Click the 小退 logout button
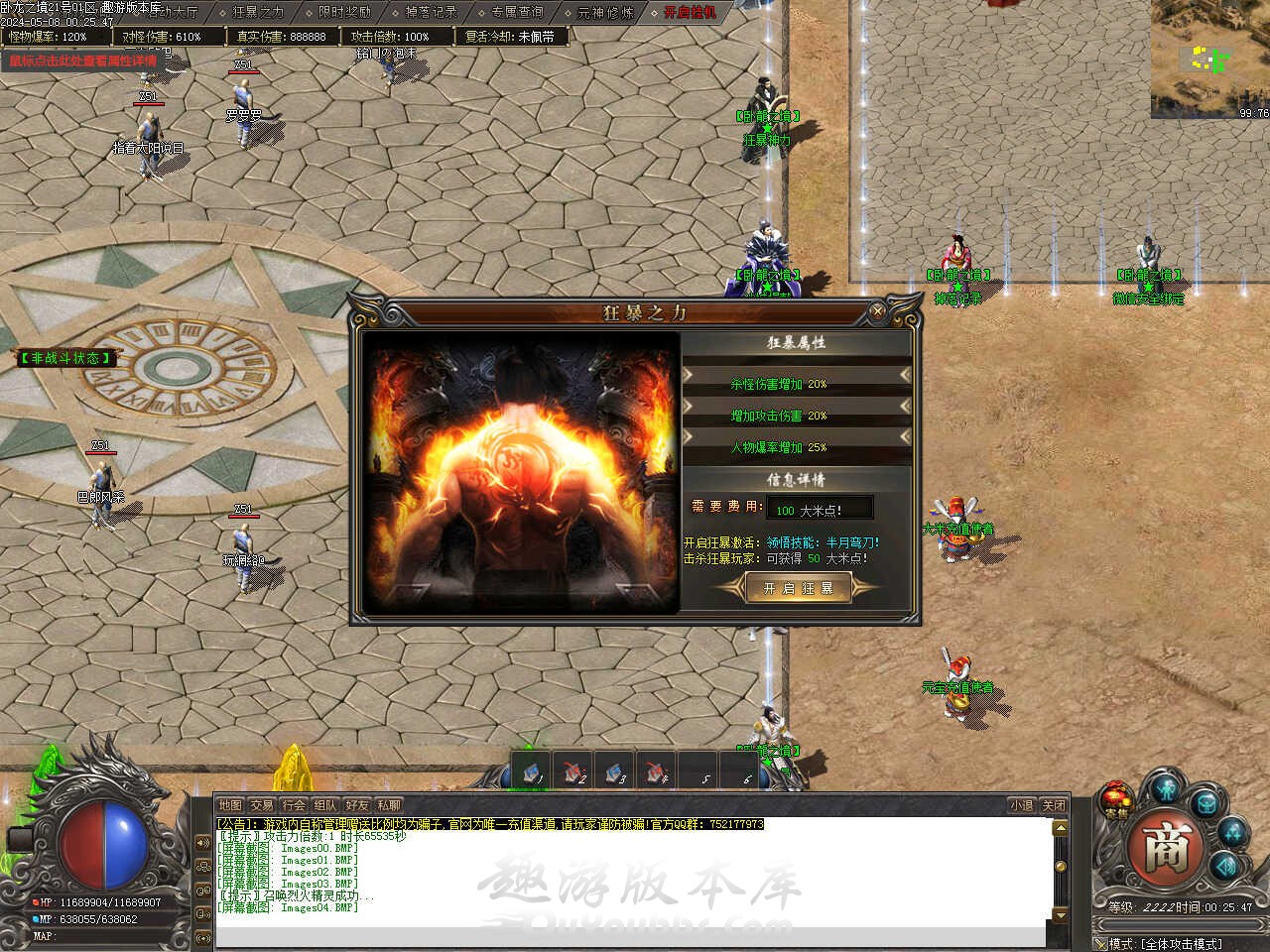This screenshot has width=1270, height=952. click(x=1021, y=805)
